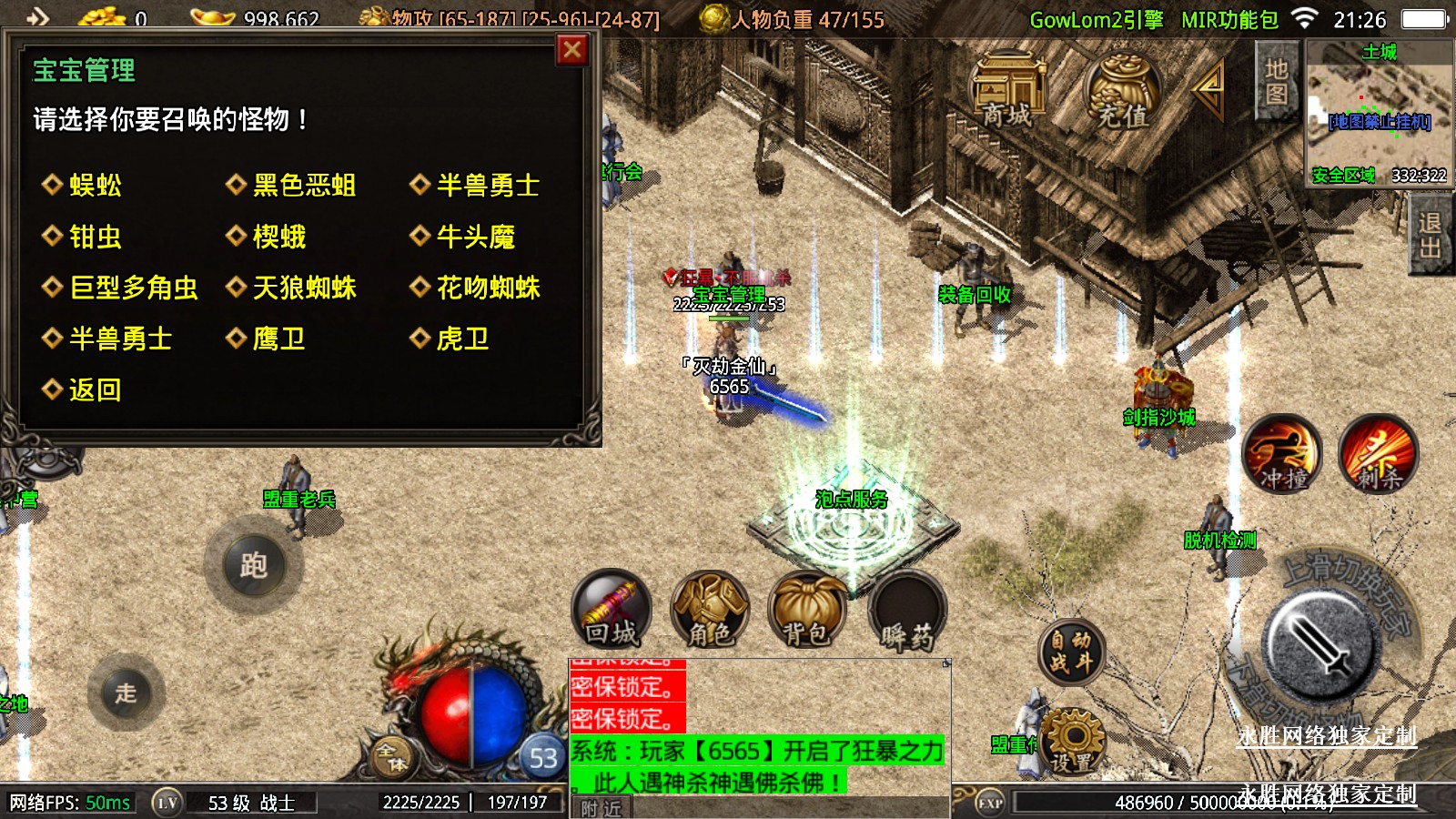Choose 天狼蜘蛛 from the monster list

303,288
